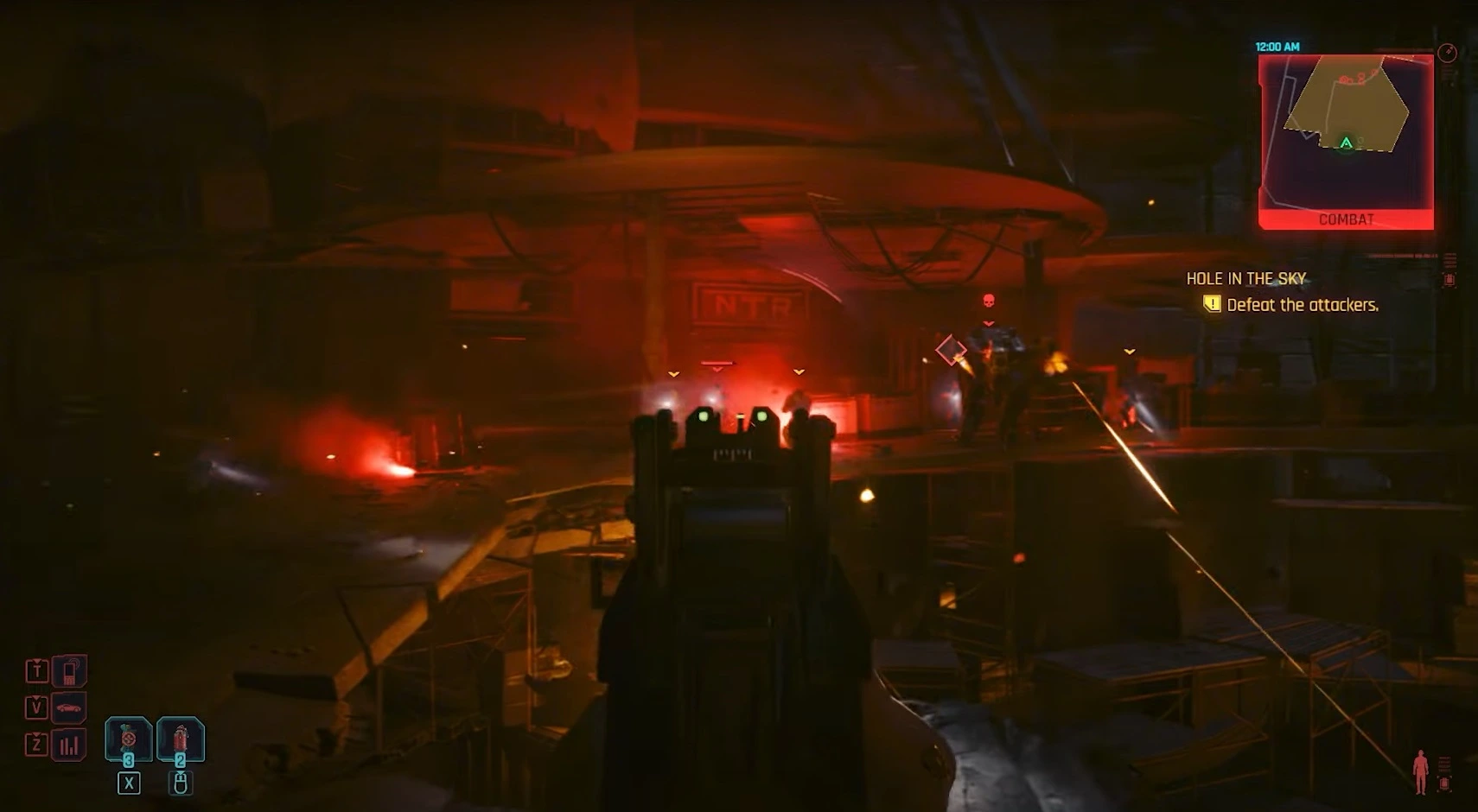Expand the chevron above the T hotkey
Viewport: 1478px width, 812px height.
click(x=35, y=661)
